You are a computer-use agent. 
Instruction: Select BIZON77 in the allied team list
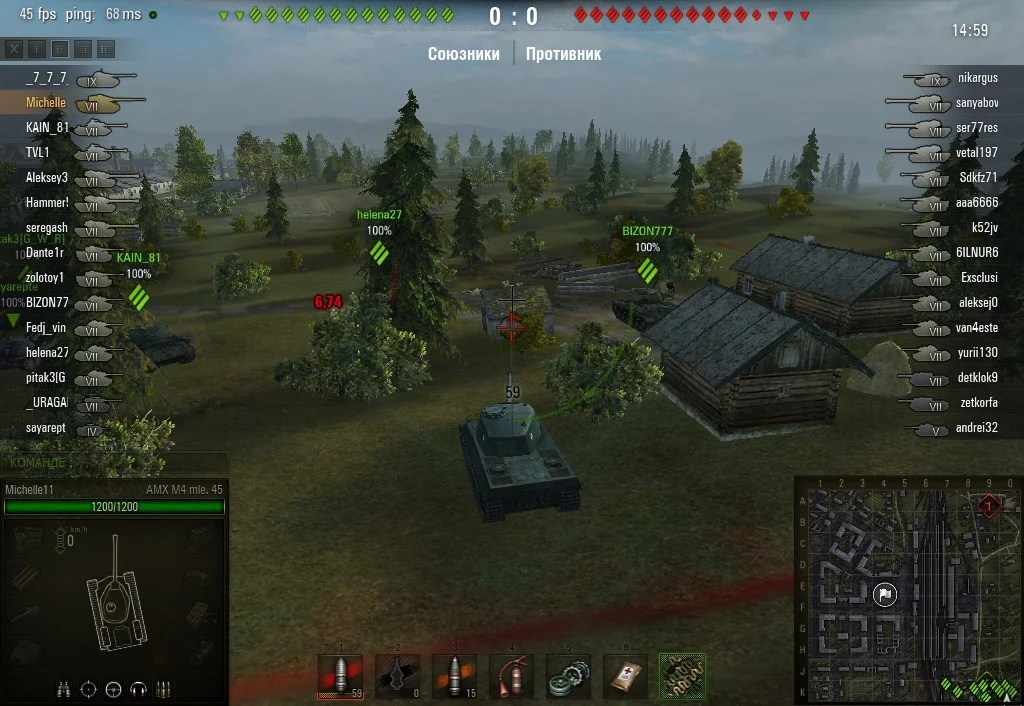pos(47,302)
